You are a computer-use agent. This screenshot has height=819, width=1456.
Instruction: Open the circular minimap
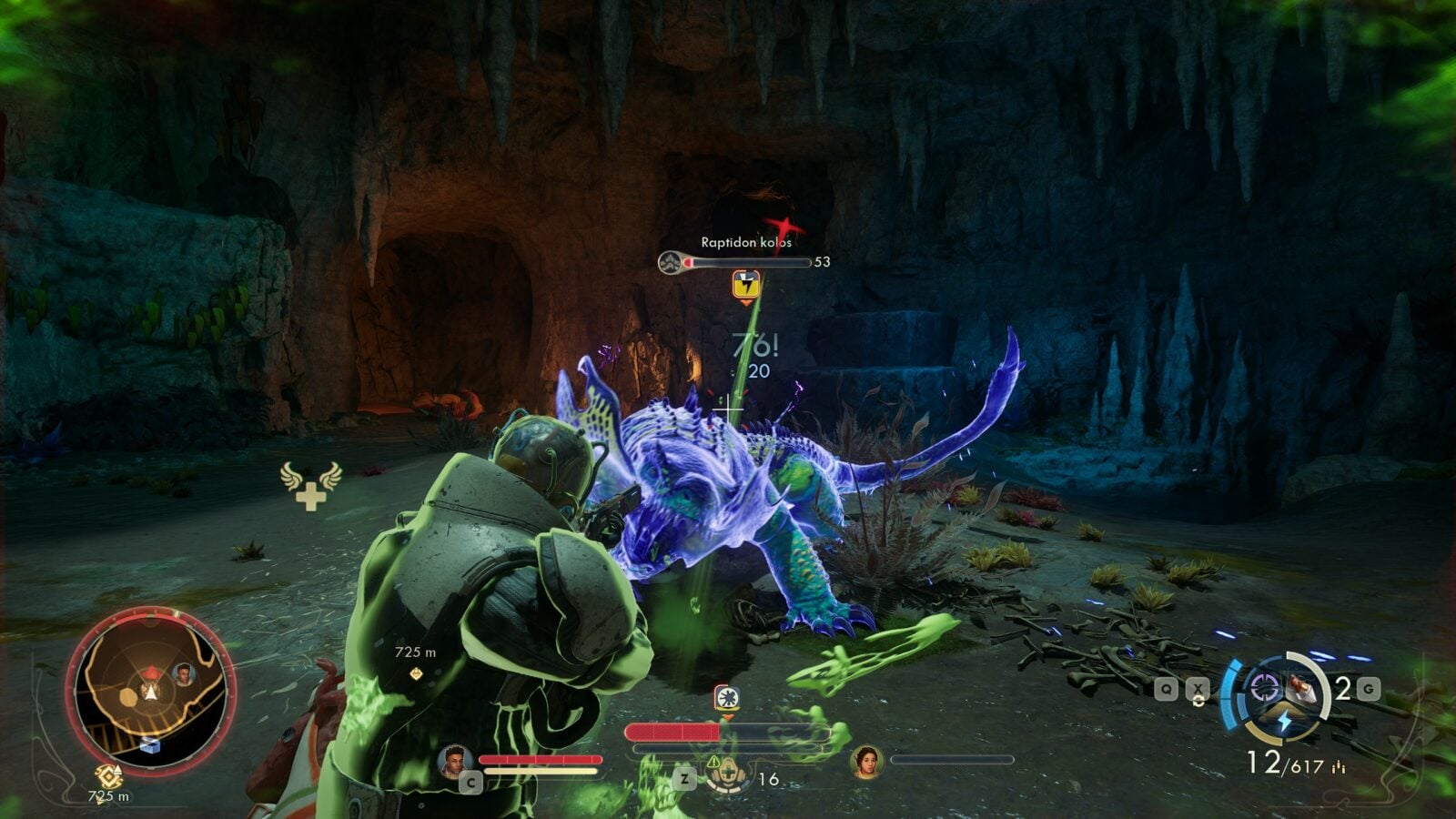tap(149, 689)
